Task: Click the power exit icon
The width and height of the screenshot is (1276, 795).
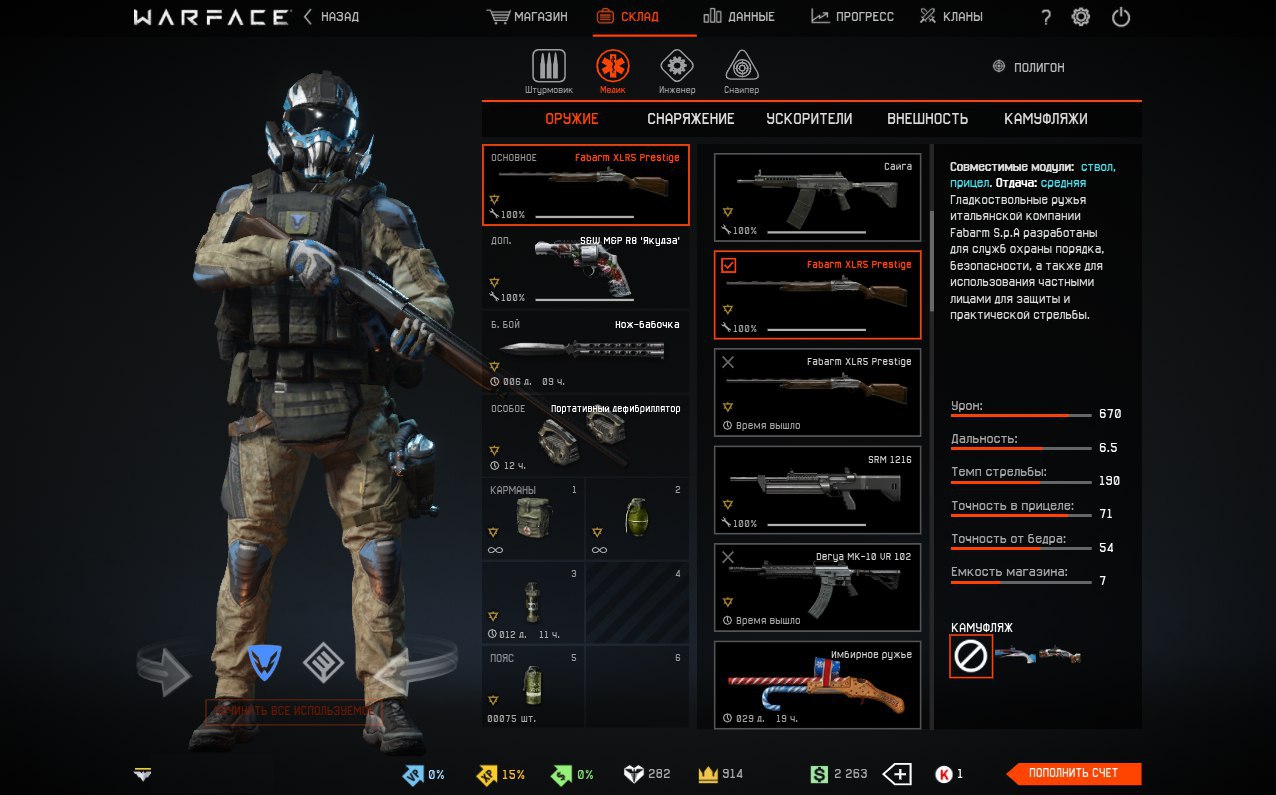Action: click(x=1121, y=17)
